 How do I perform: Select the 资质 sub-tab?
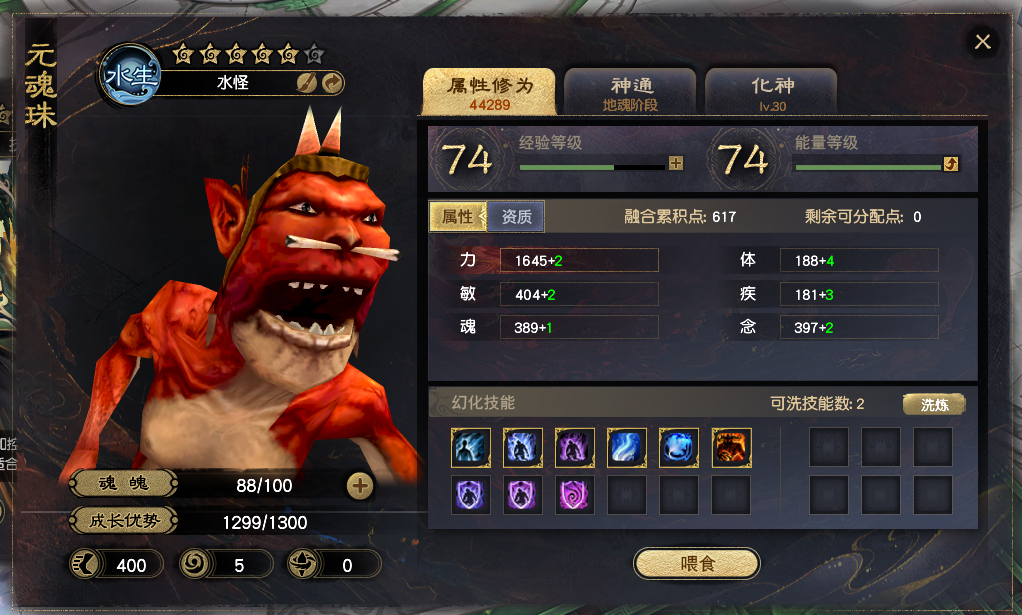tap(516, 217)
